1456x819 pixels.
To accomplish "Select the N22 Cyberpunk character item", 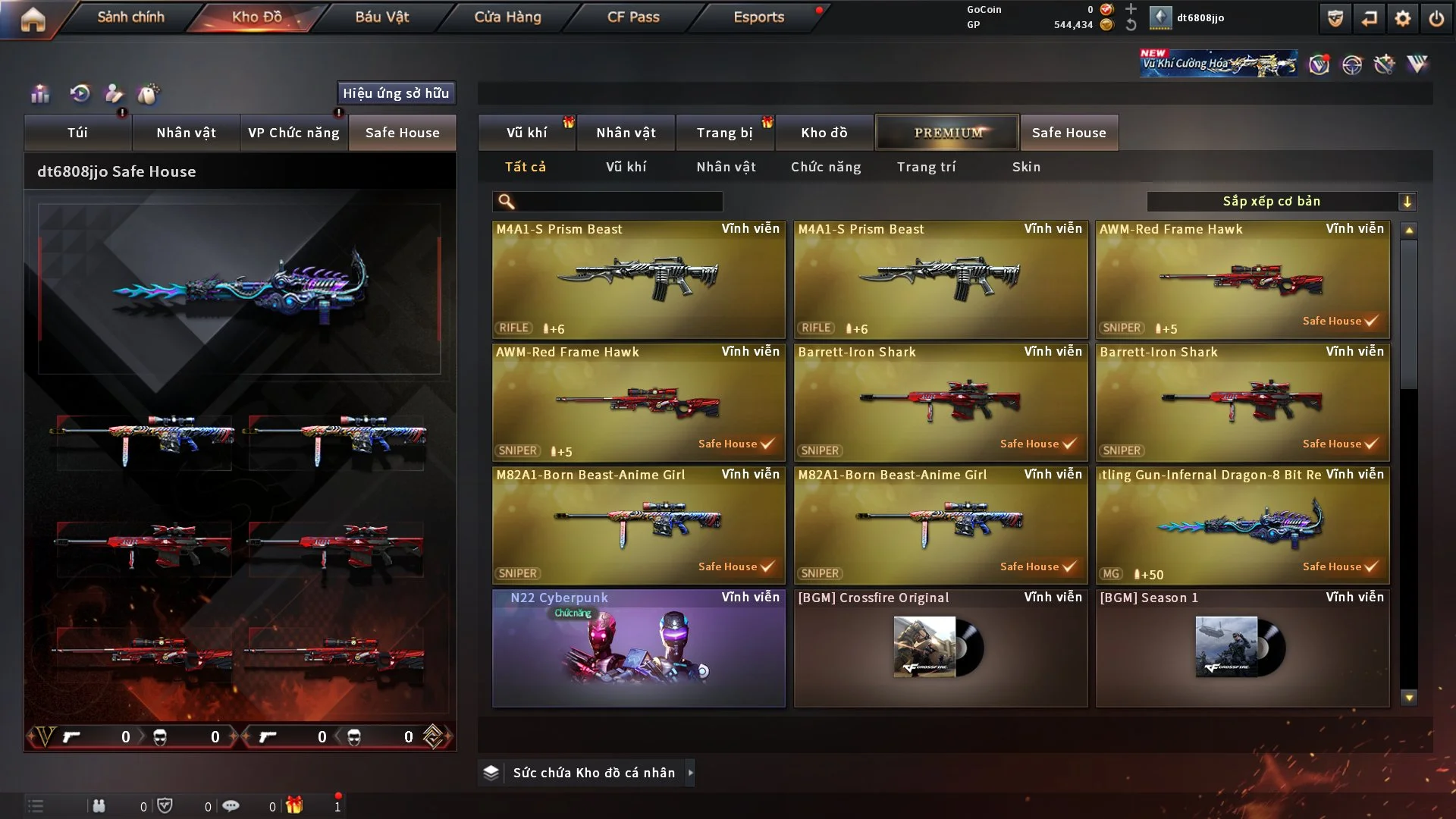I will 639,648.
